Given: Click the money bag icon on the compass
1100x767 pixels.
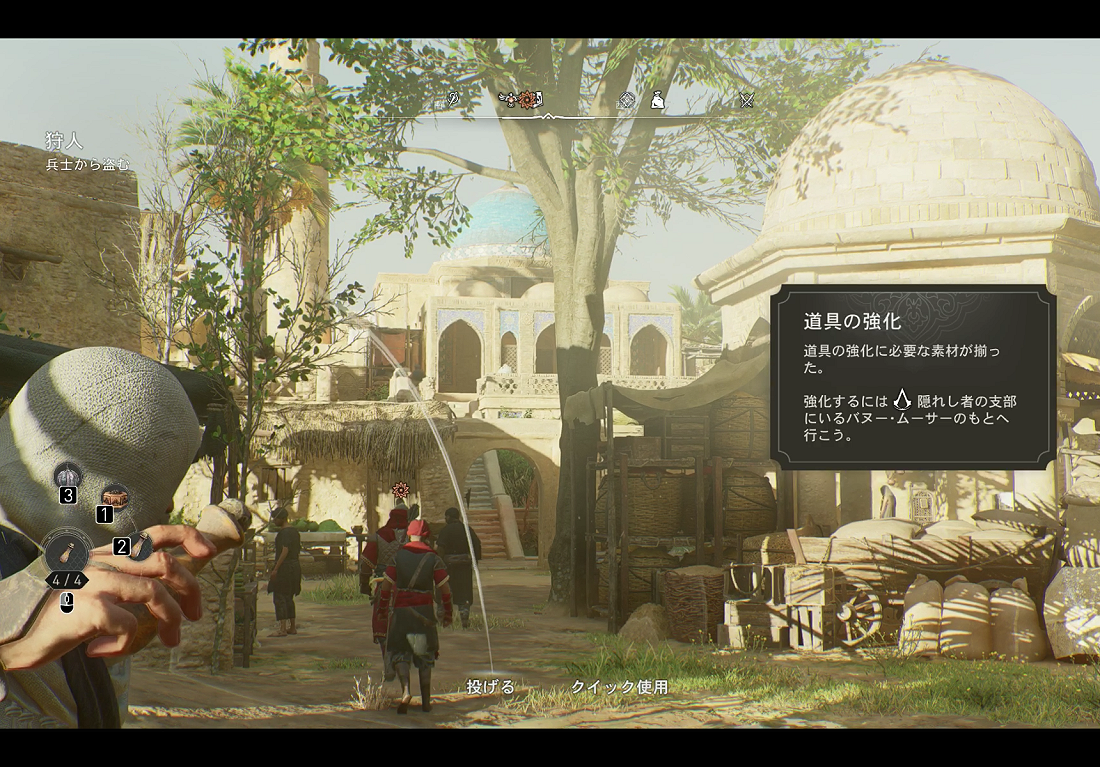Looking at the screenshot, I should pos(657,99).
